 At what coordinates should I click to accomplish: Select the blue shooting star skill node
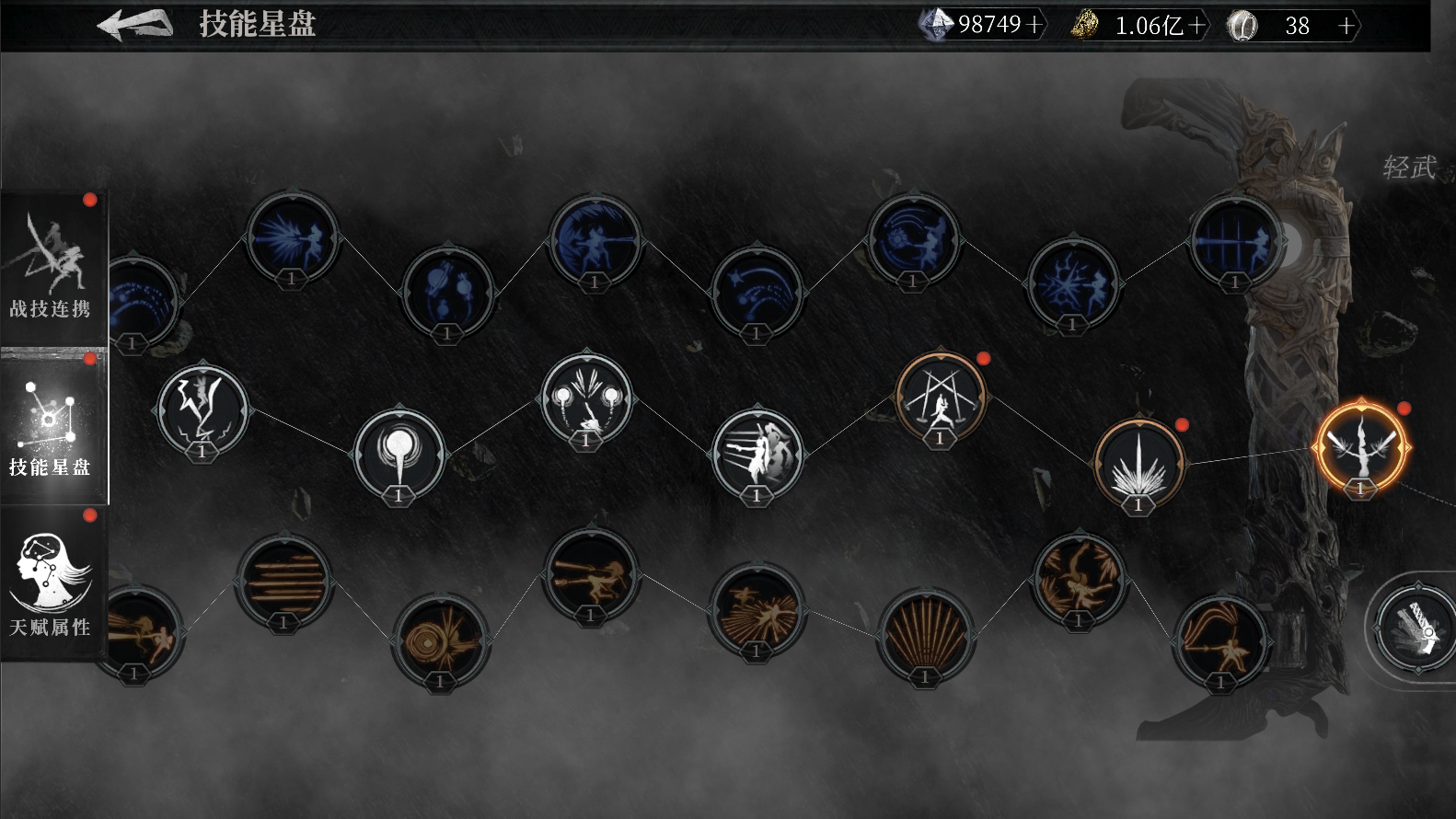(757, 291)
